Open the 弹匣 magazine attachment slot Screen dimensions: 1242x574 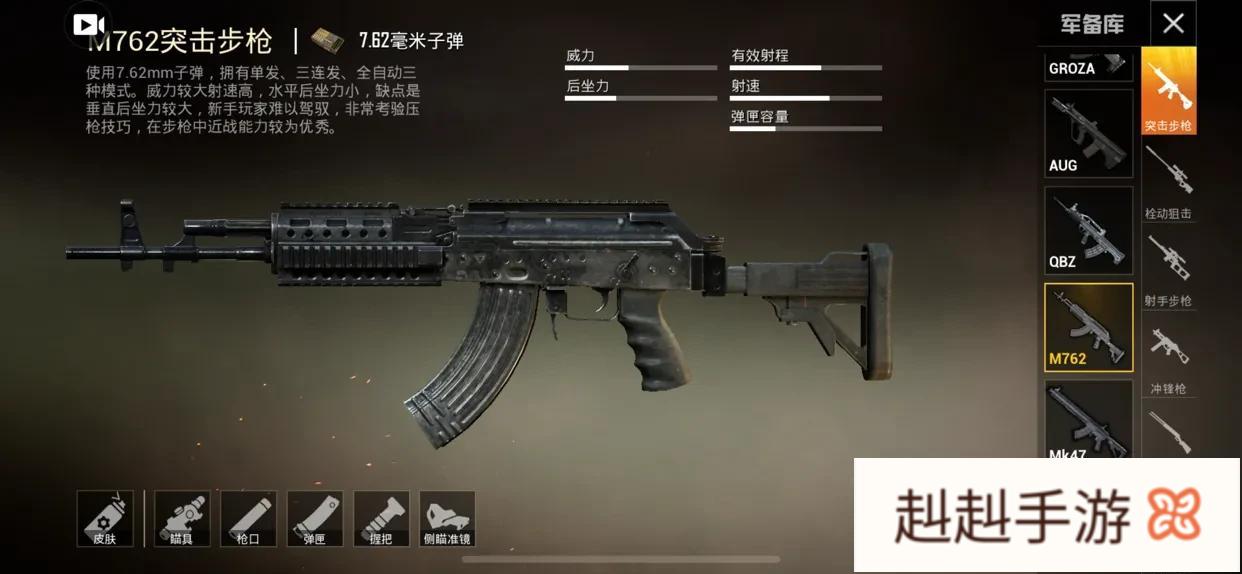pyautogui.click(x=314, y=518)
